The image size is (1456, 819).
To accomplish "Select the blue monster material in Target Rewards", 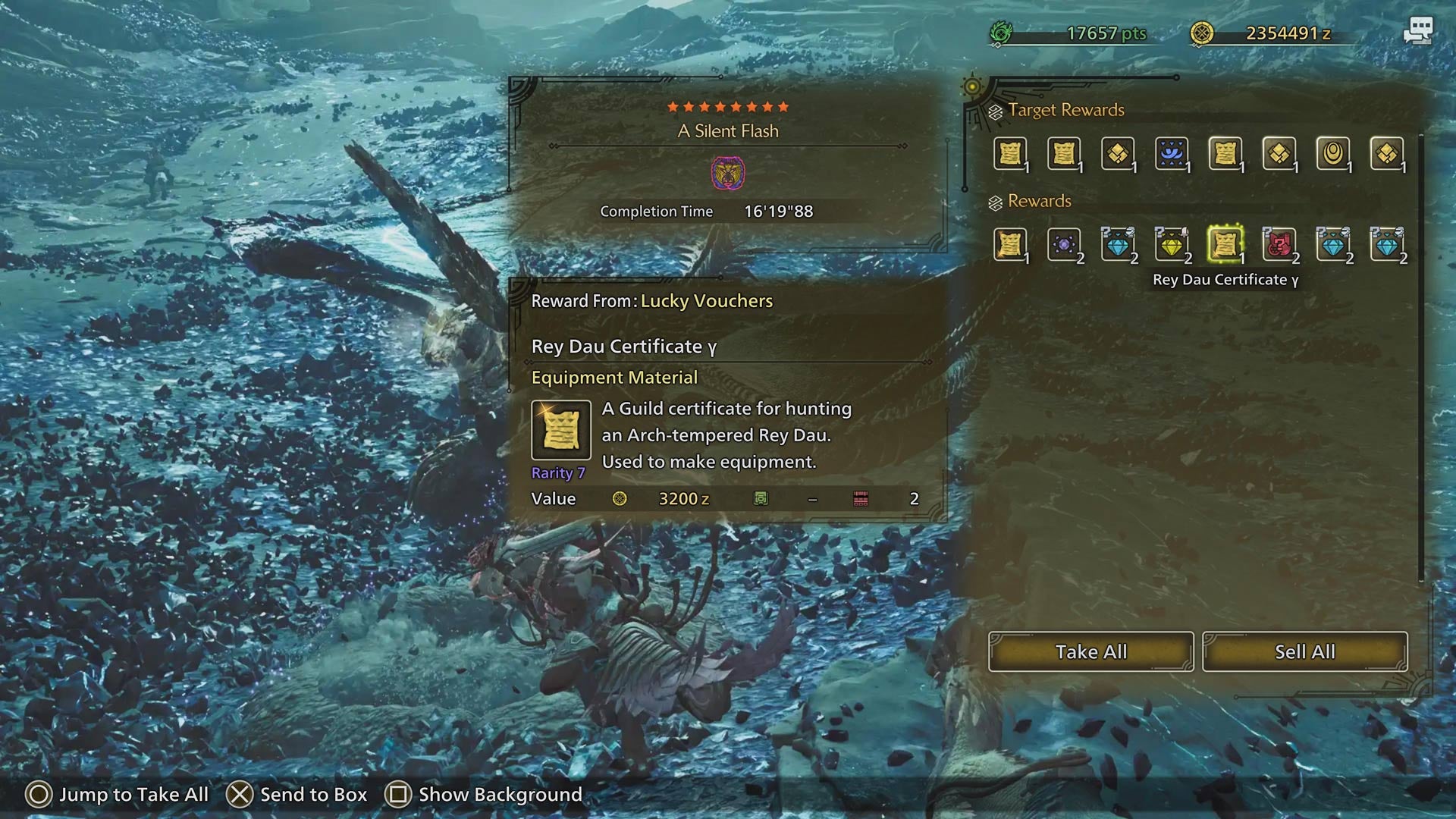I will 1172,153.
